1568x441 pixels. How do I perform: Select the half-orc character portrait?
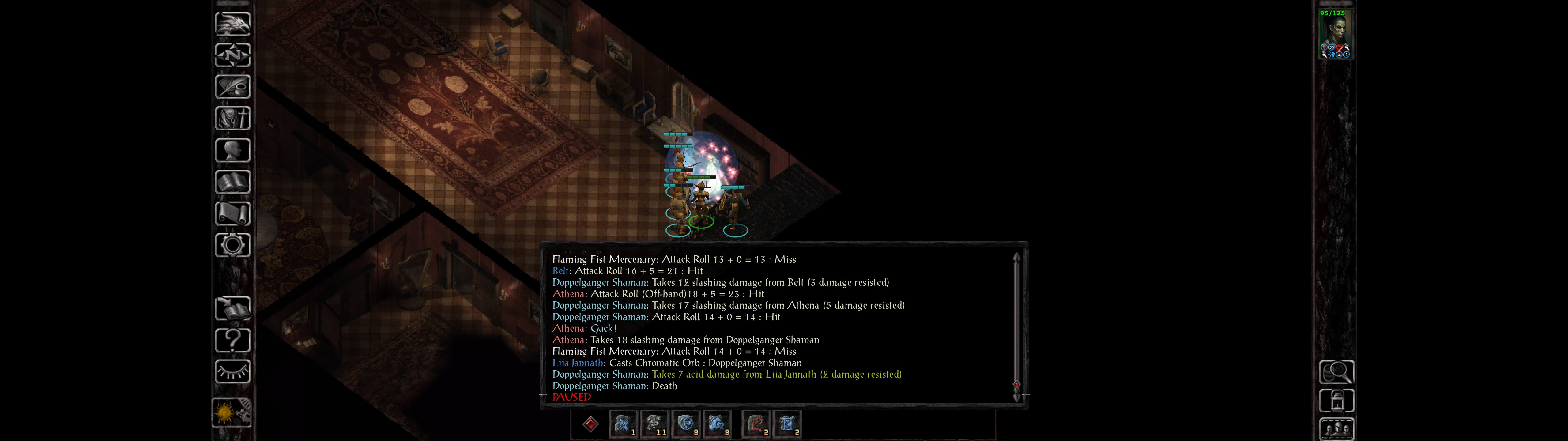point(1335,34)
